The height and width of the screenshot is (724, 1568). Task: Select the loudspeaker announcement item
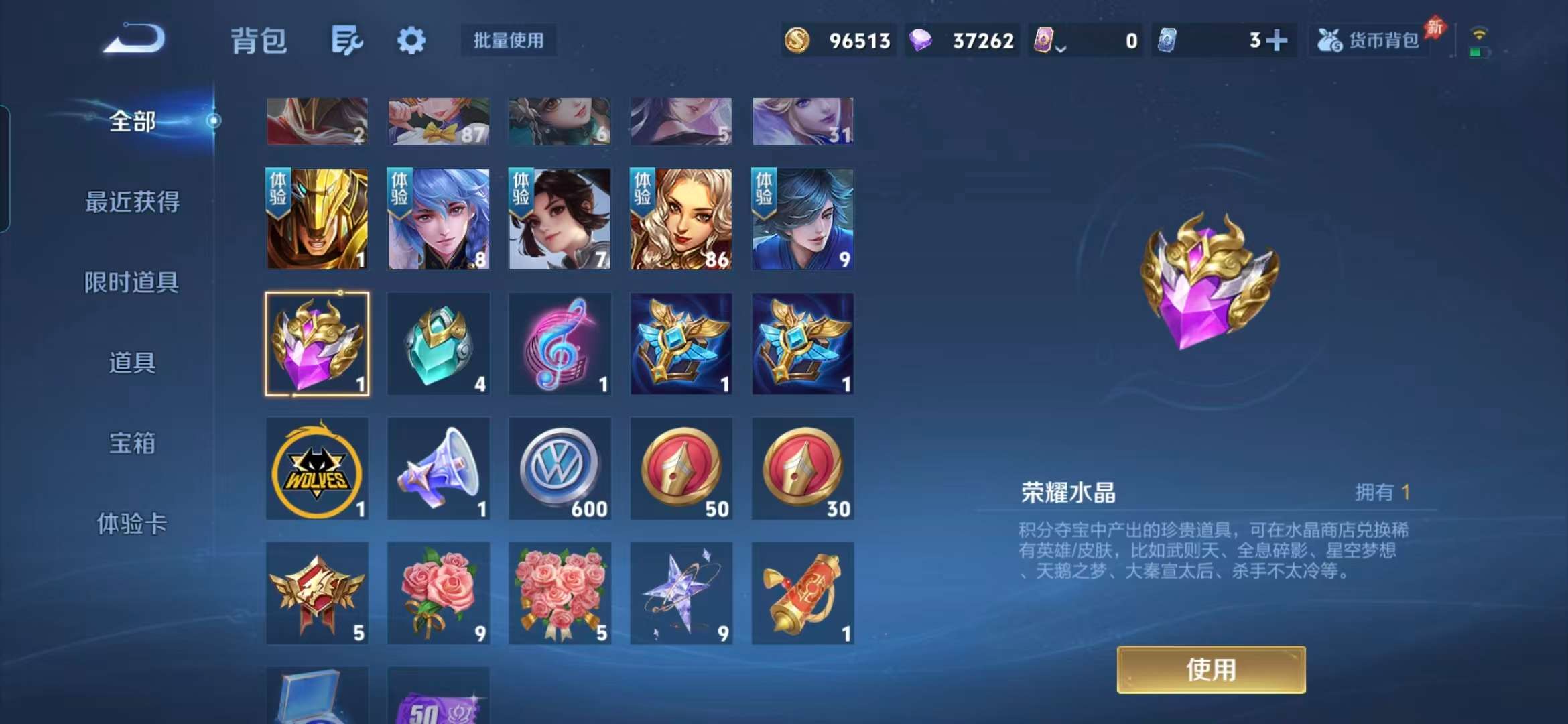(x=439, y=468)
